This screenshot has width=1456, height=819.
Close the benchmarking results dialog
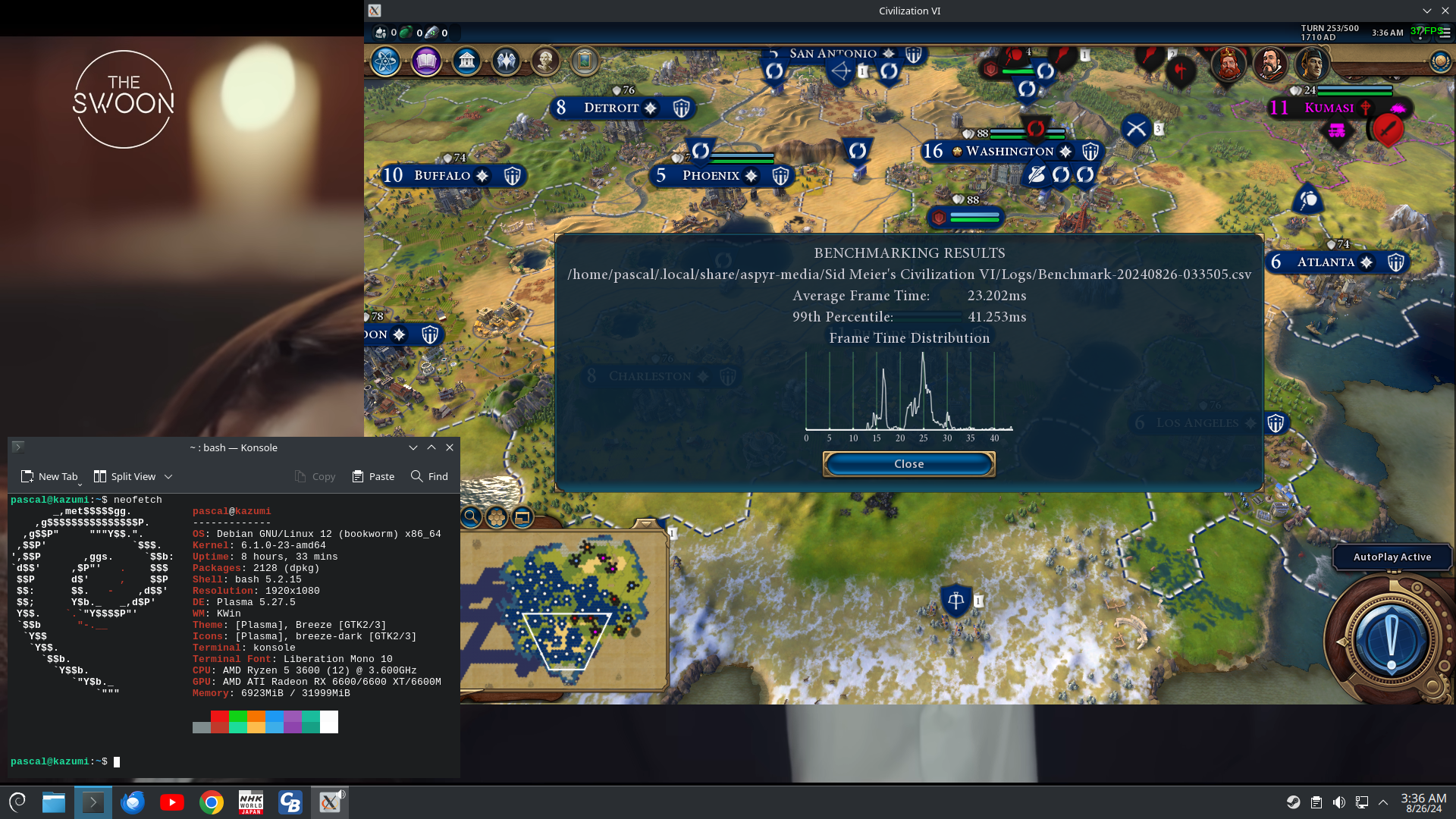pos(908,463)
